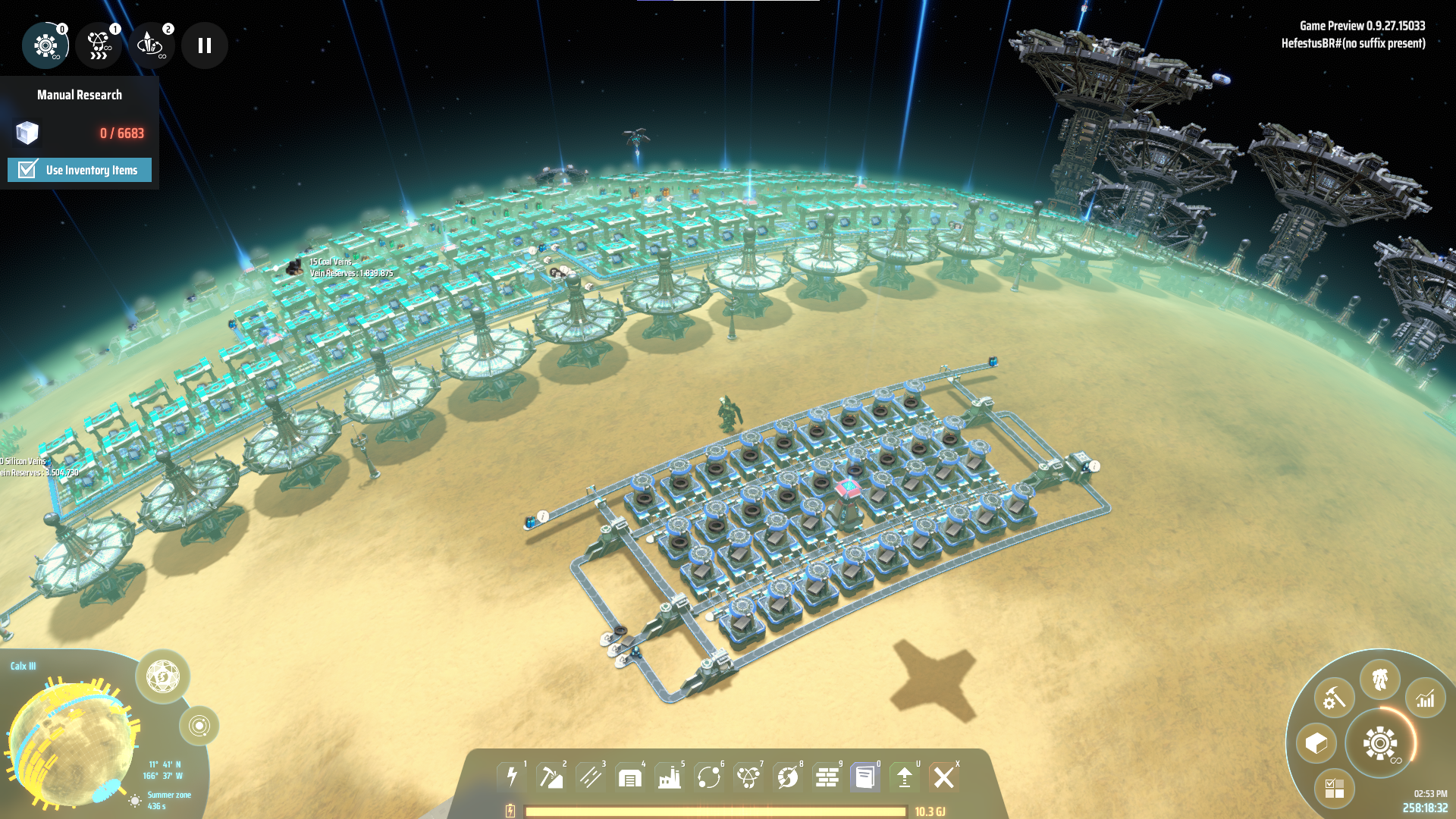Open the power build category lightning bolt
The height and width of the screenshot is (819, 1456).
pyautogui.click(x=512, y=777)
